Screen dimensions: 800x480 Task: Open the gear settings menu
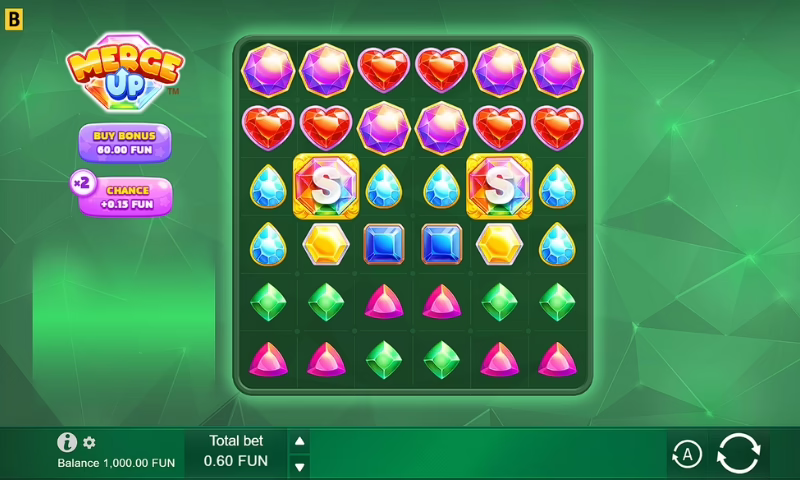click(x=89, y=442)
